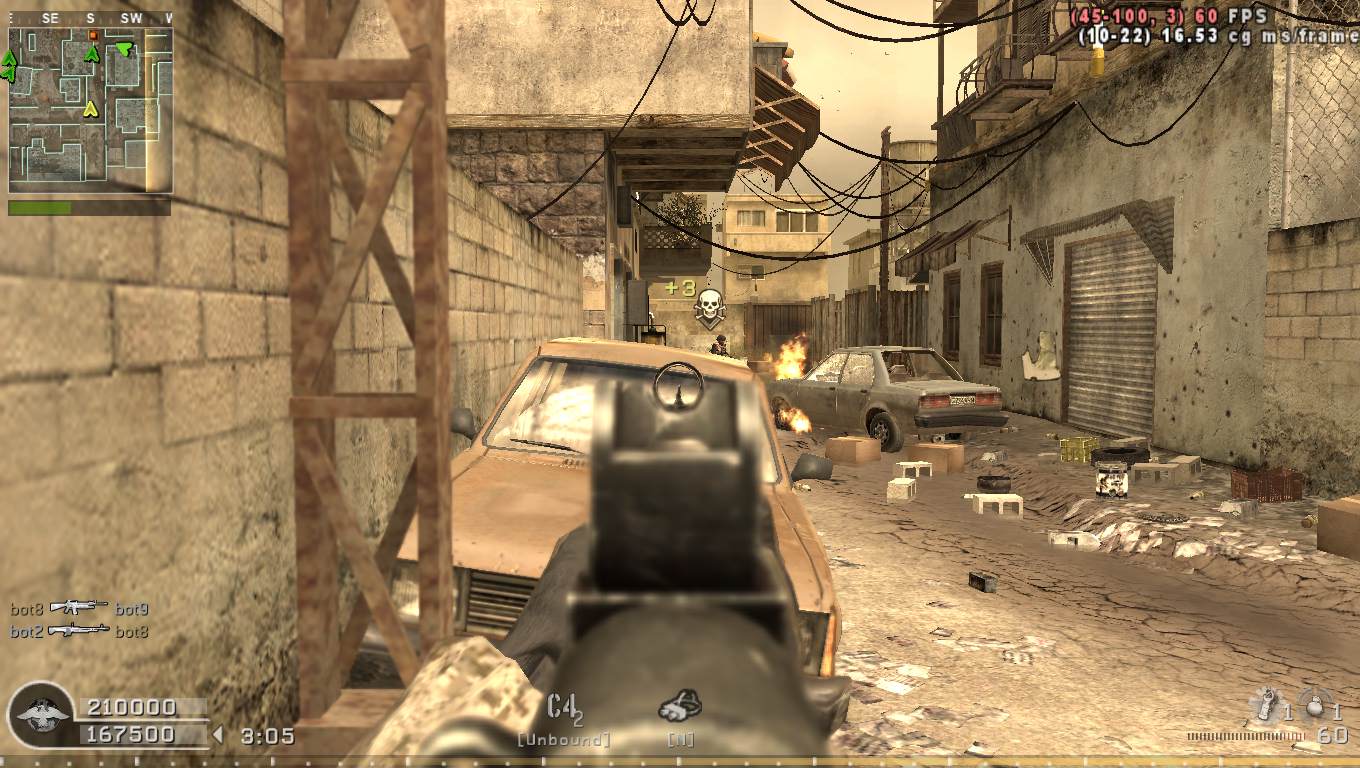The height and width of the screenshot is (768, 1360).
Task: Click the compass heading strip above minimap
Action: click(90, 18)
